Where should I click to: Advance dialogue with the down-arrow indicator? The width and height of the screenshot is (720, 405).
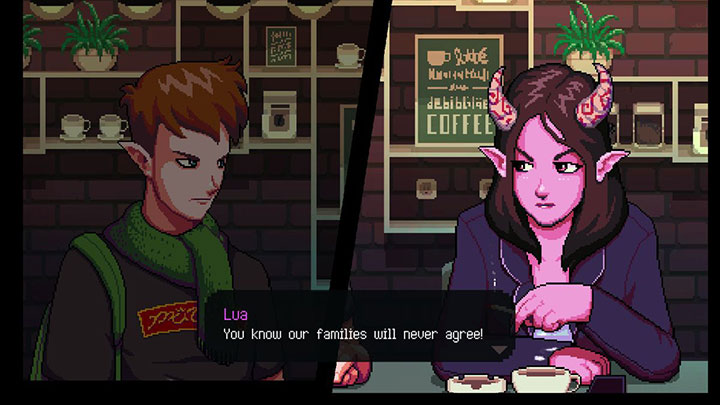pyautogui.click(x=498, y=350)
